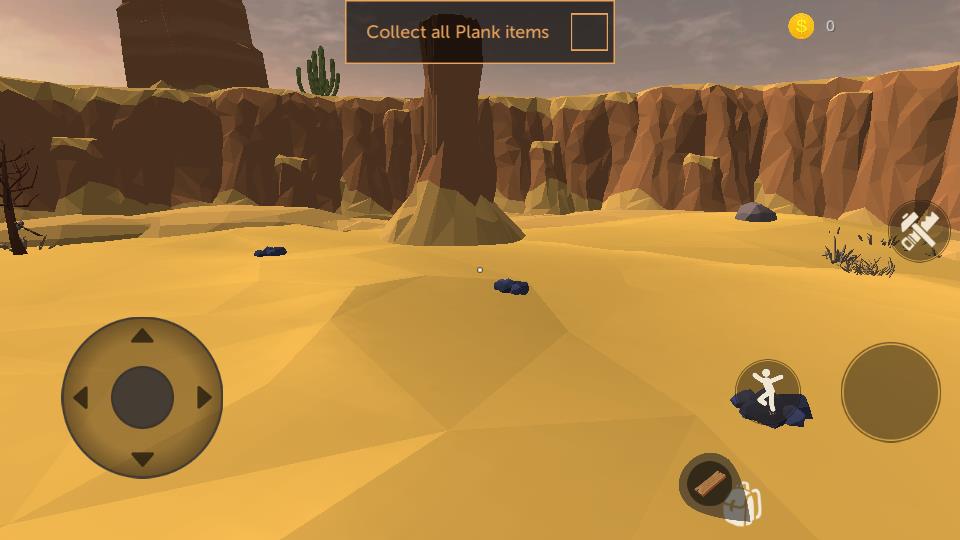Click the gold coin currency icon
Viewport: 960px width, 540px height.
tap(801, 26)
